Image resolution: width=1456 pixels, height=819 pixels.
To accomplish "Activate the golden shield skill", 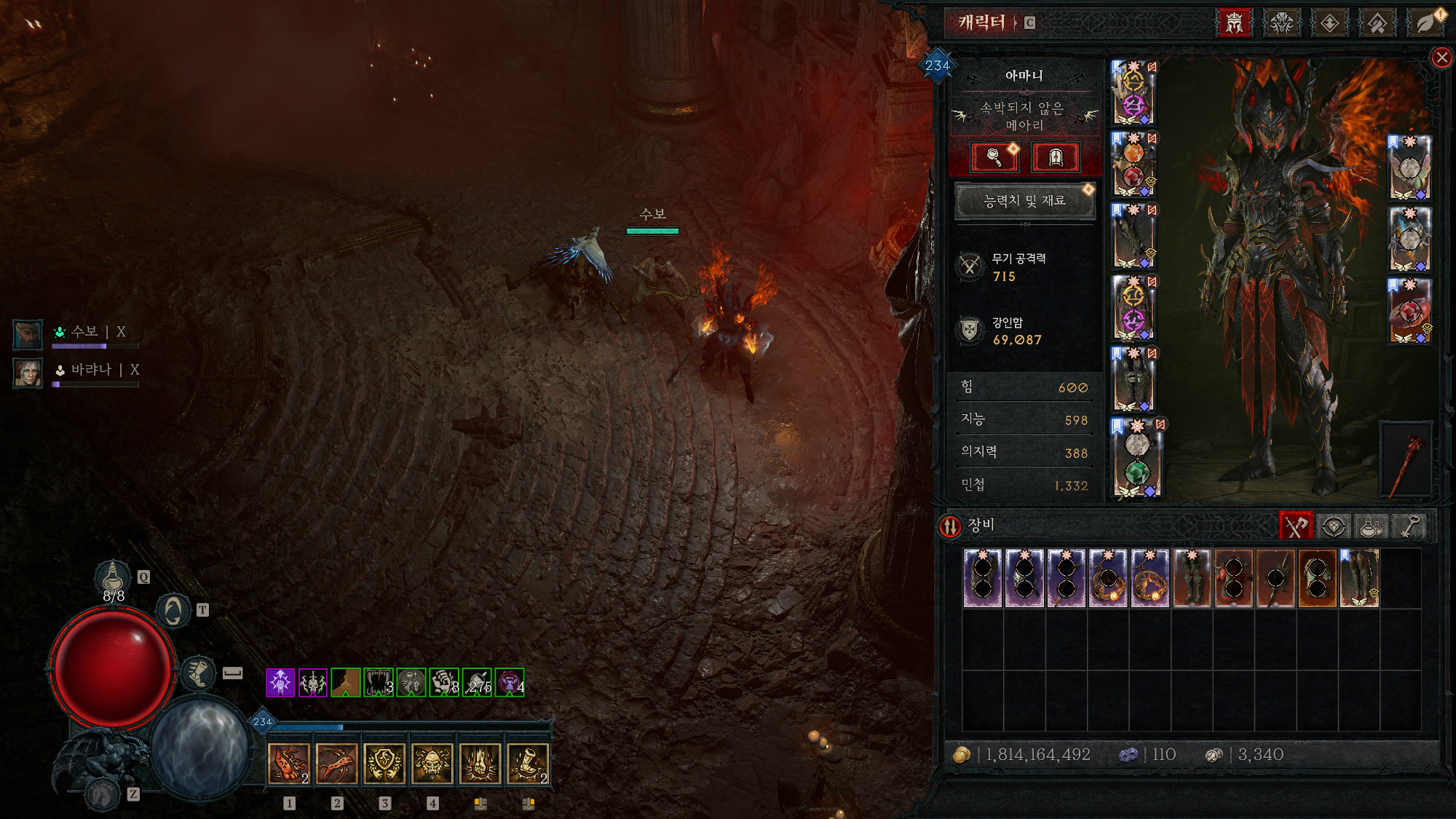I will point(384,764).
